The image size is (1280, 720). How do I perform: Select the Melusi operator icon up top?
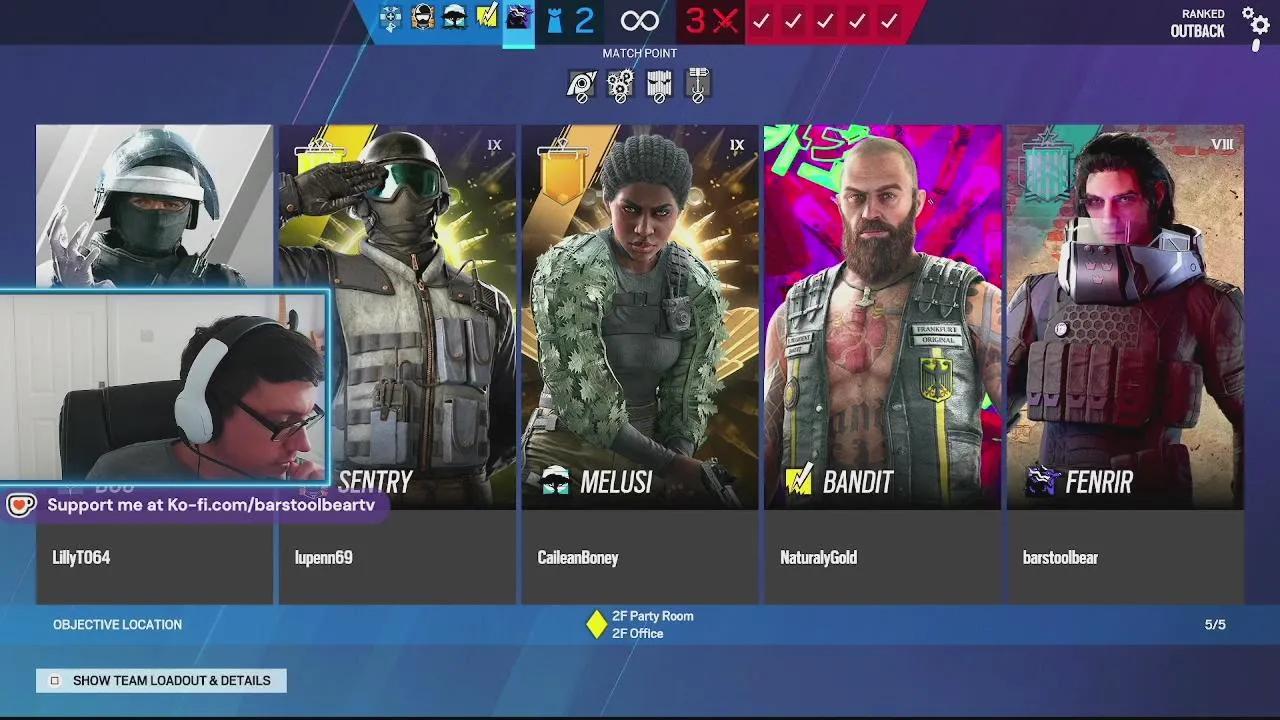455,20
